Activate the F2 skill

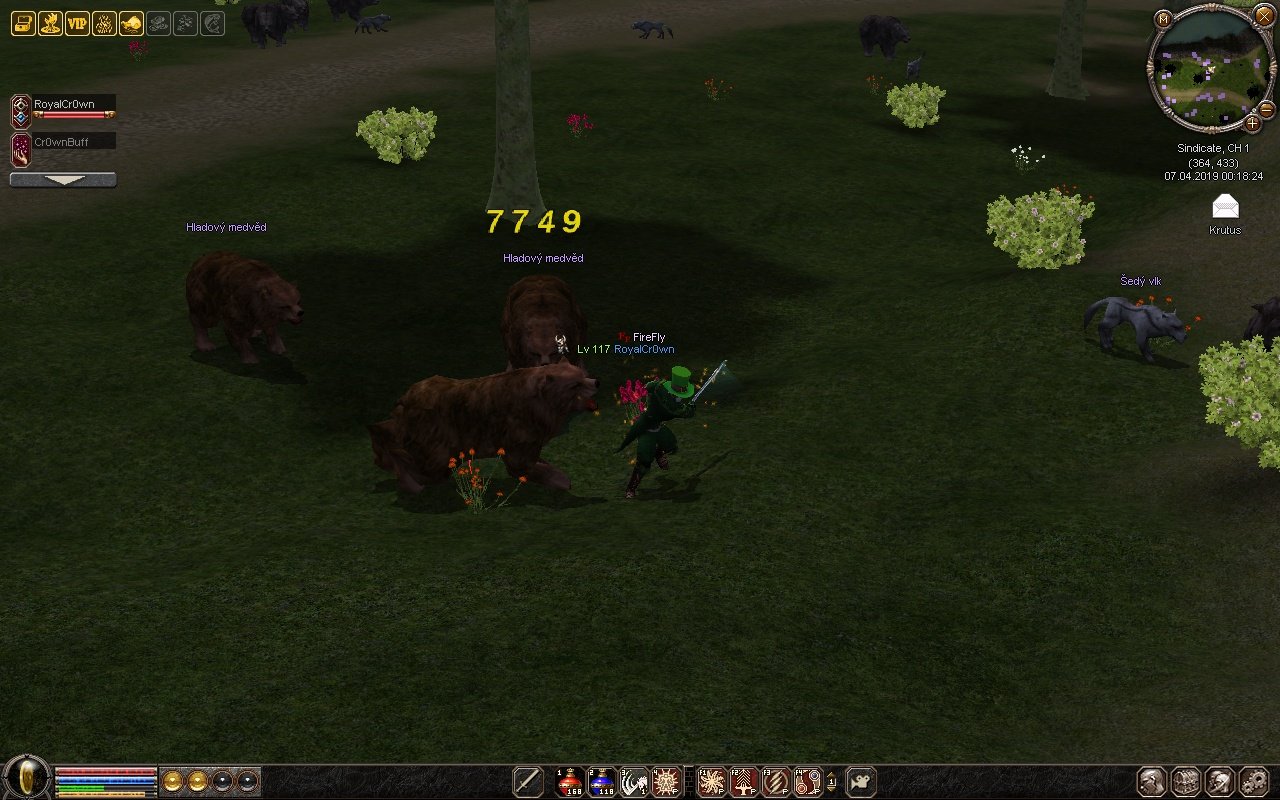coord(744,781)
